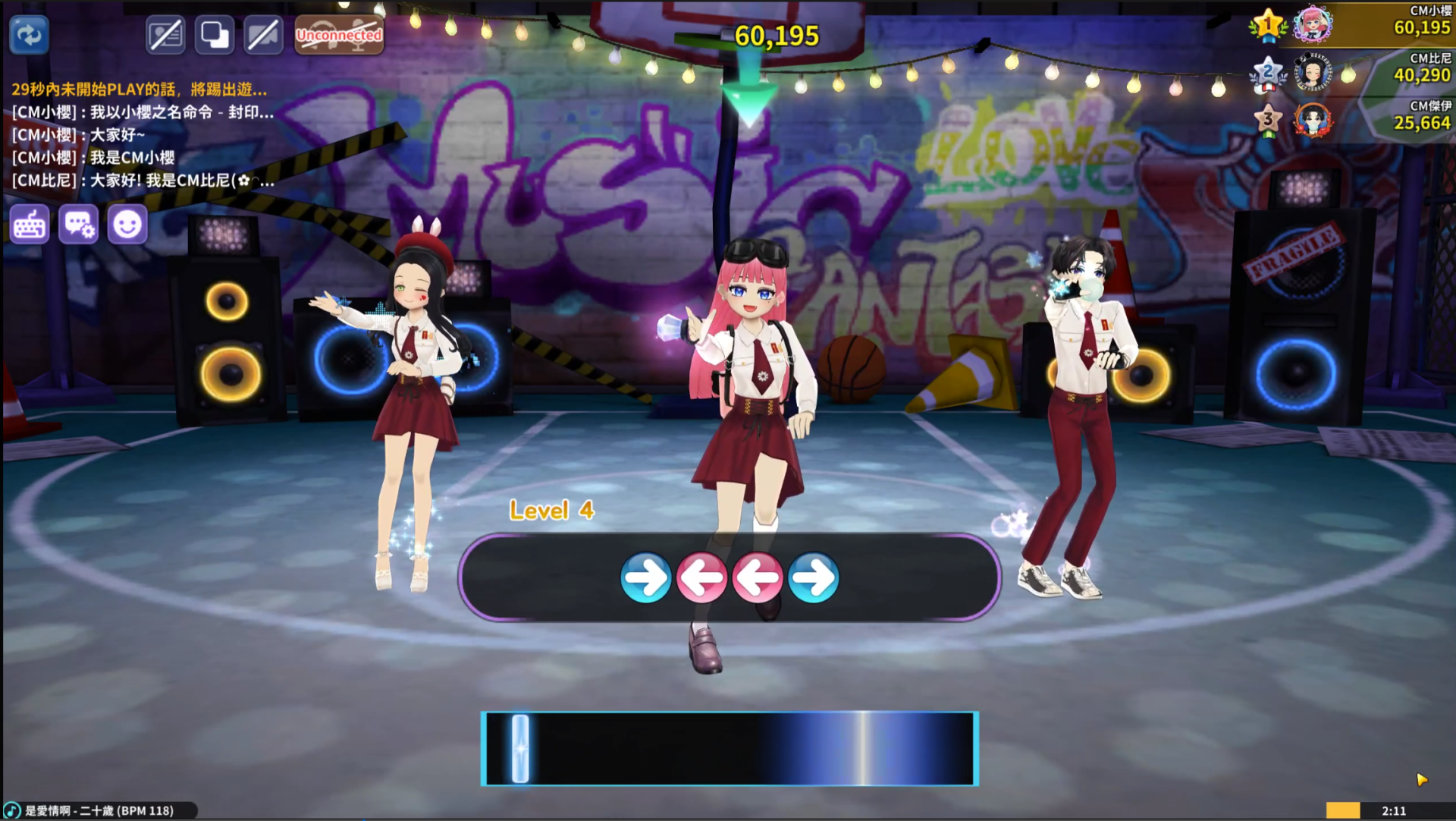Toggle the crossed-out video camera icon
Viewport: 1456px width, 821px height.
(x=263, y=35)
